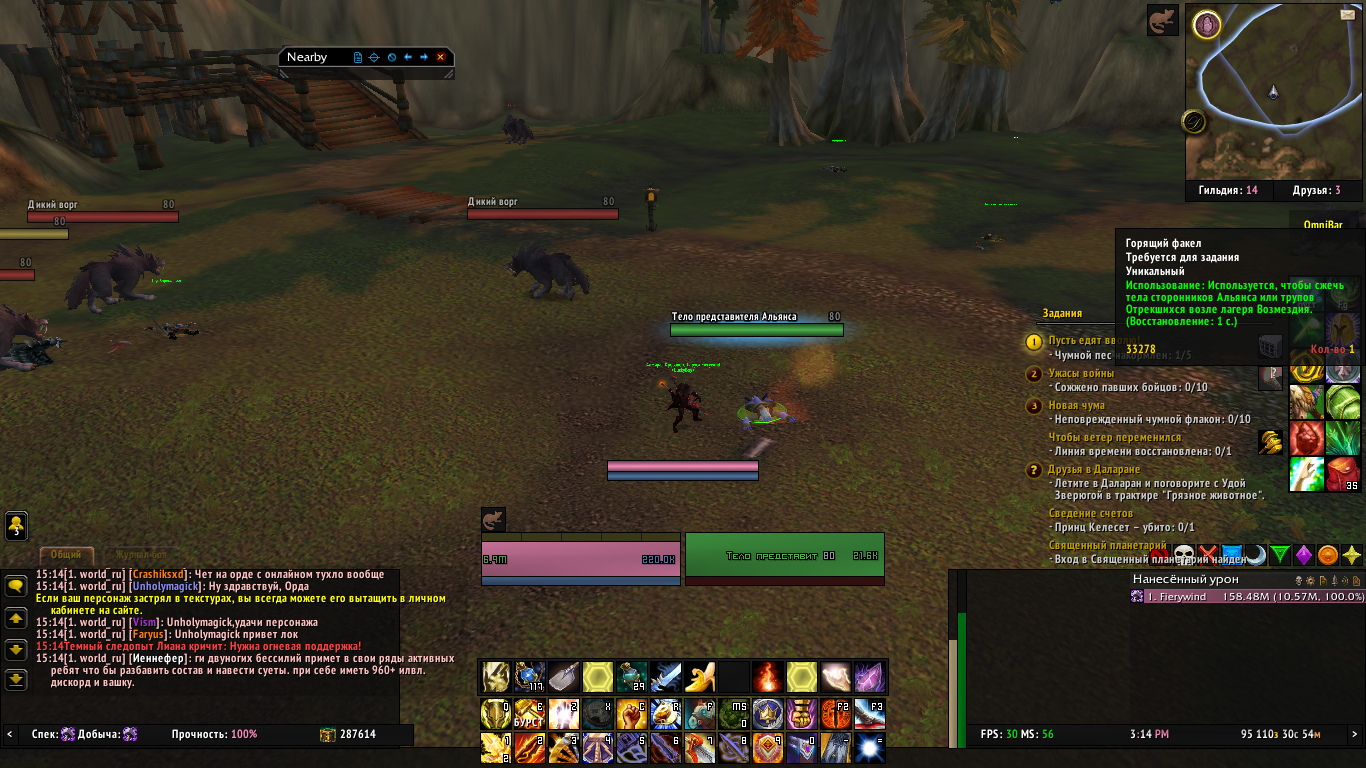Activate the fist ability bound to C
Screen dimensions: 1366x768
[x=631, y=713]
